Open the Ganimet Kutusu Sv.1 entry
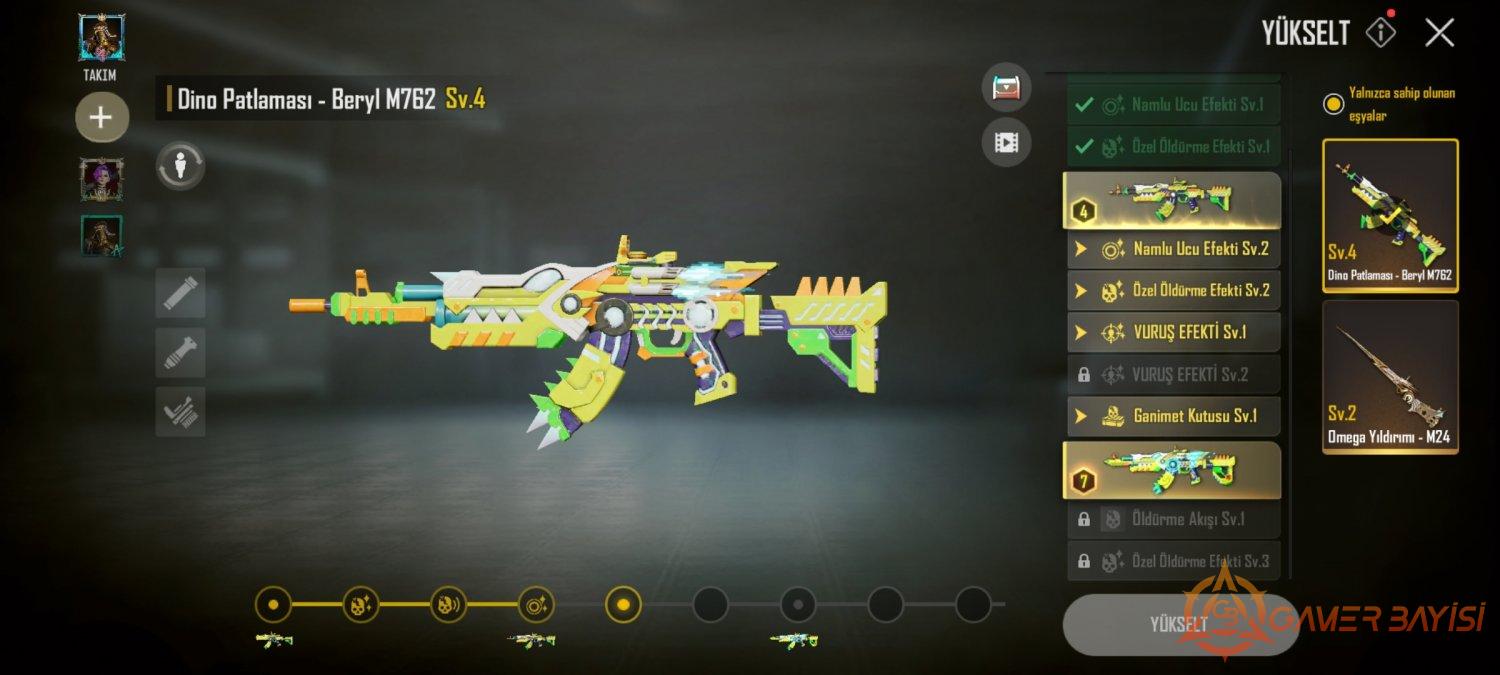The width and height of the screenshot is (1500, 675). (1173, 416)
